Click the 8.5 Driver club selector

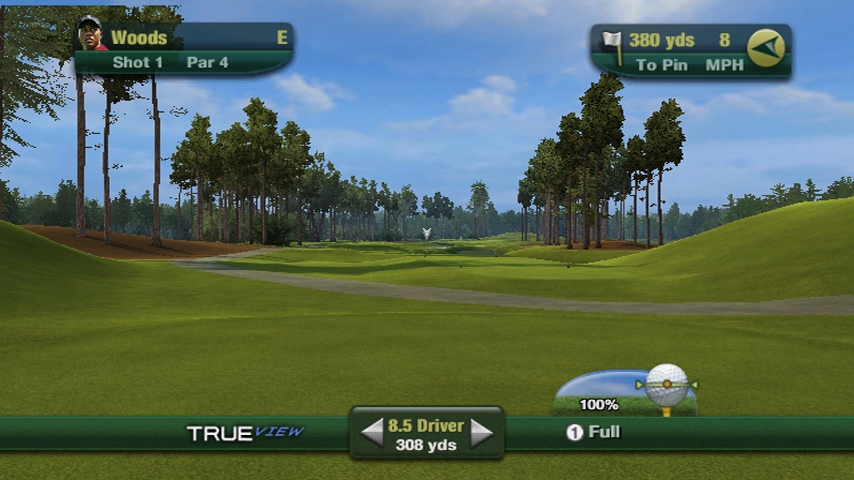pos(426,434)
